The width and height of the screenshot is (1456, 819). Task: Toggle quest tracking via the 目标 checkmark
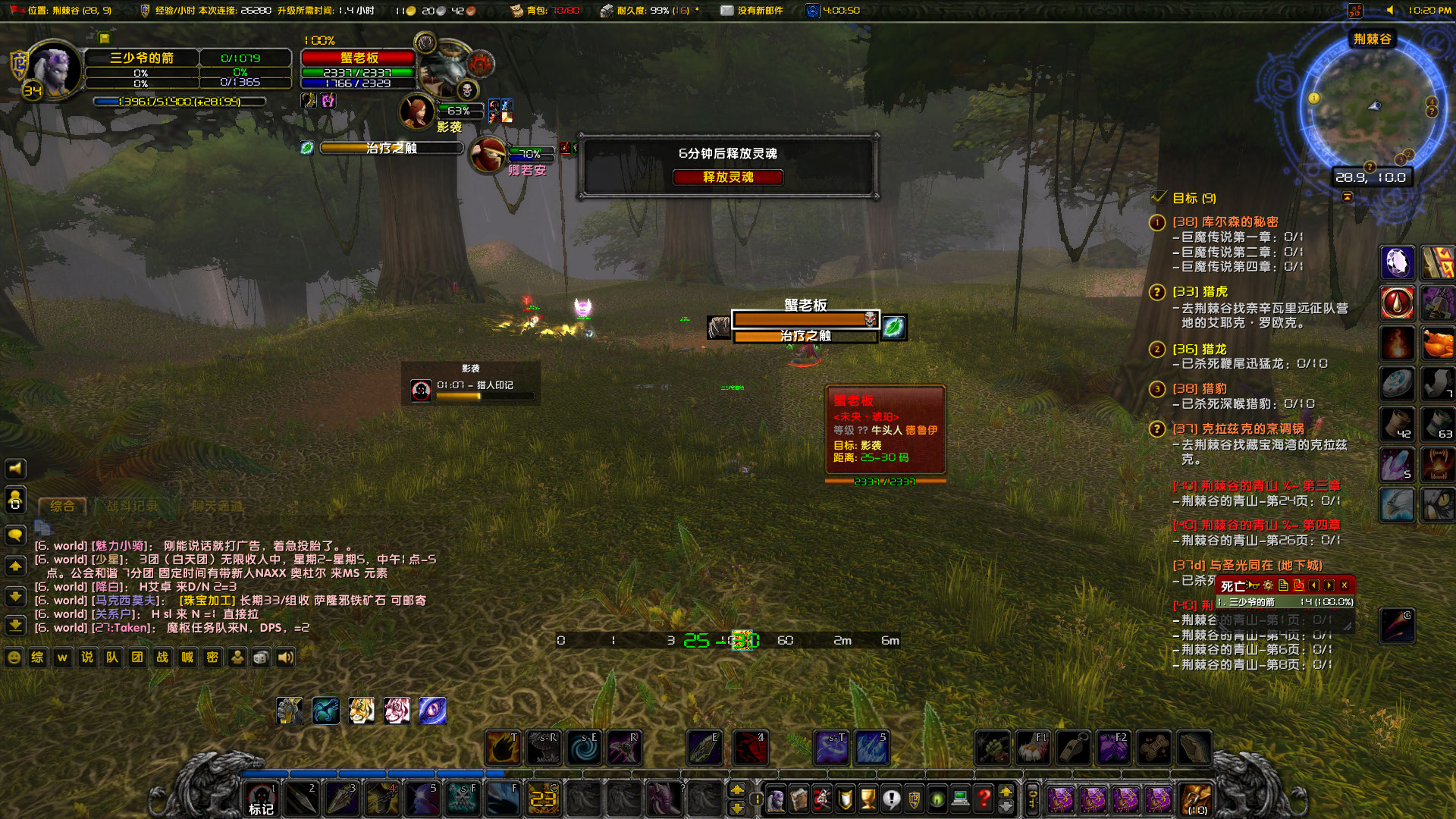tap(1158, 199)
